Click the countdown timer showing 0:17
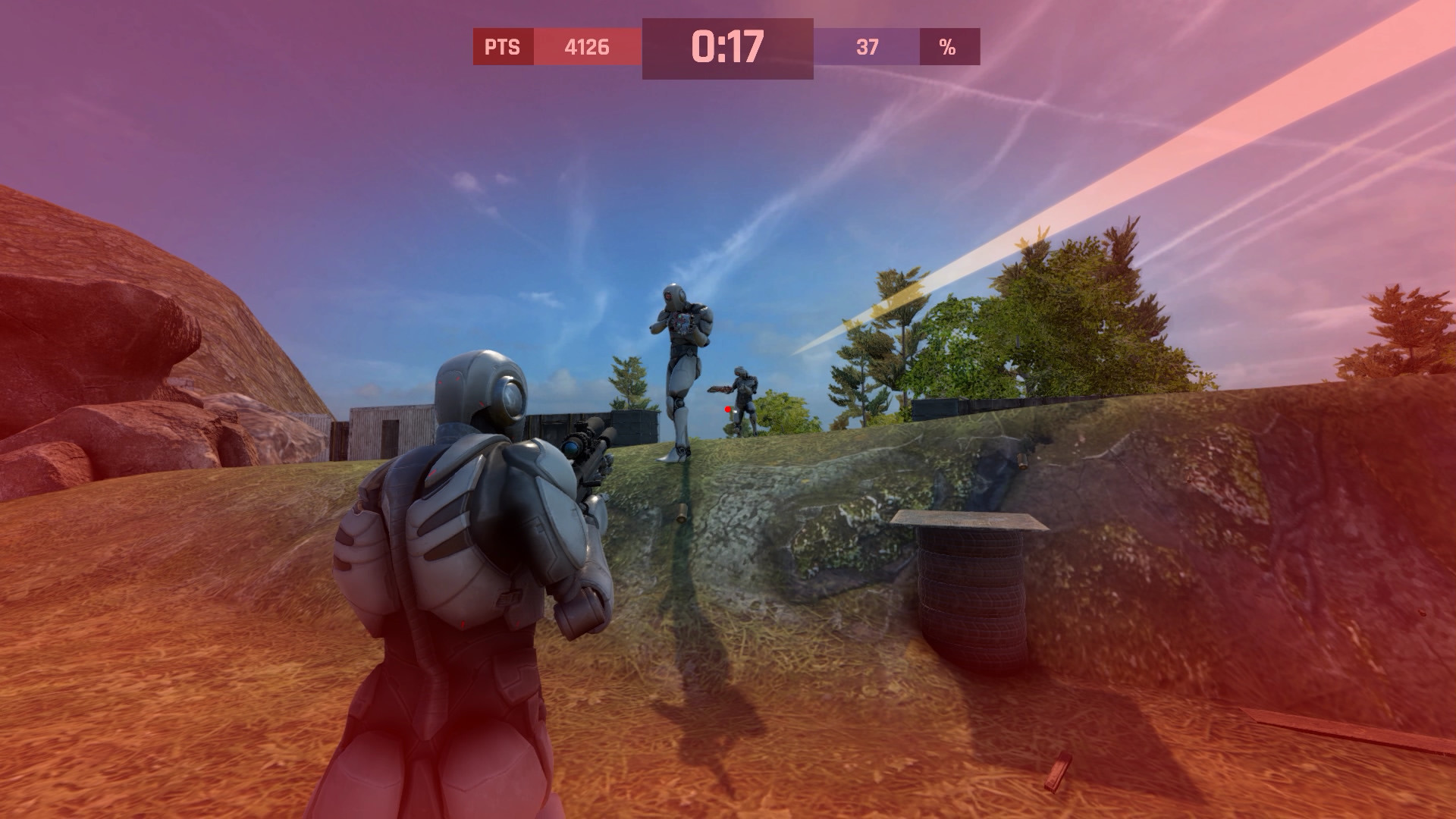The width and height of the screenshot is (1456, 819). (x=726, y=45)
